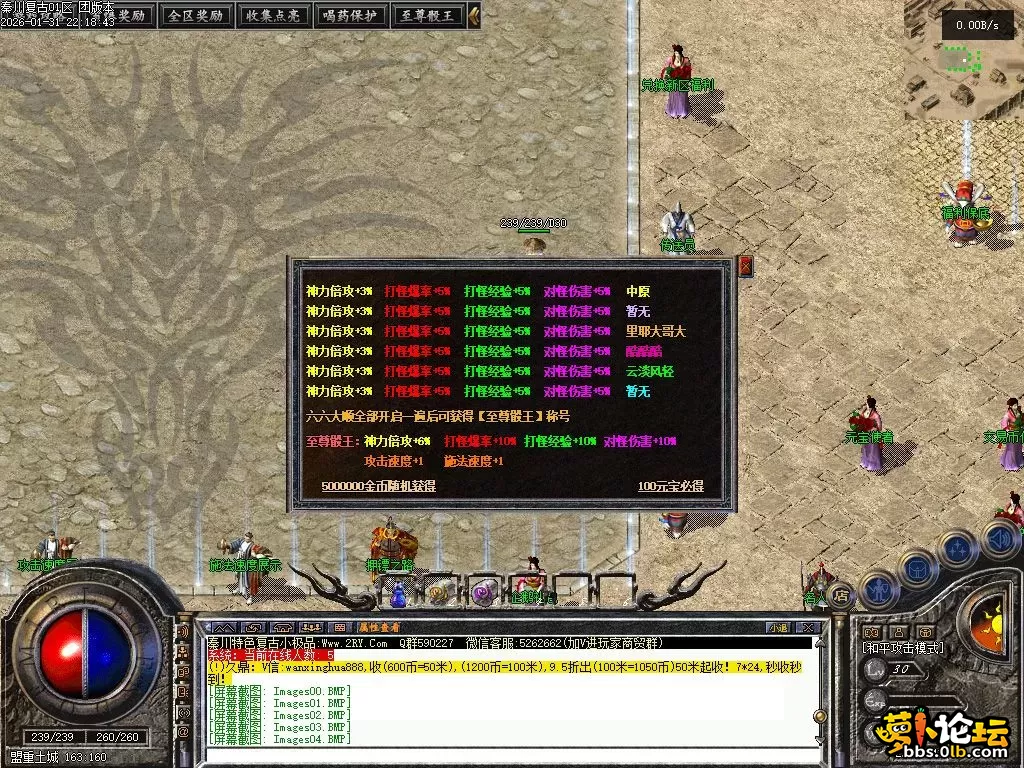Viewport: 1024px width, 768px height.
Task: Open the skills sparkle round button
Action: coord(957,549)
